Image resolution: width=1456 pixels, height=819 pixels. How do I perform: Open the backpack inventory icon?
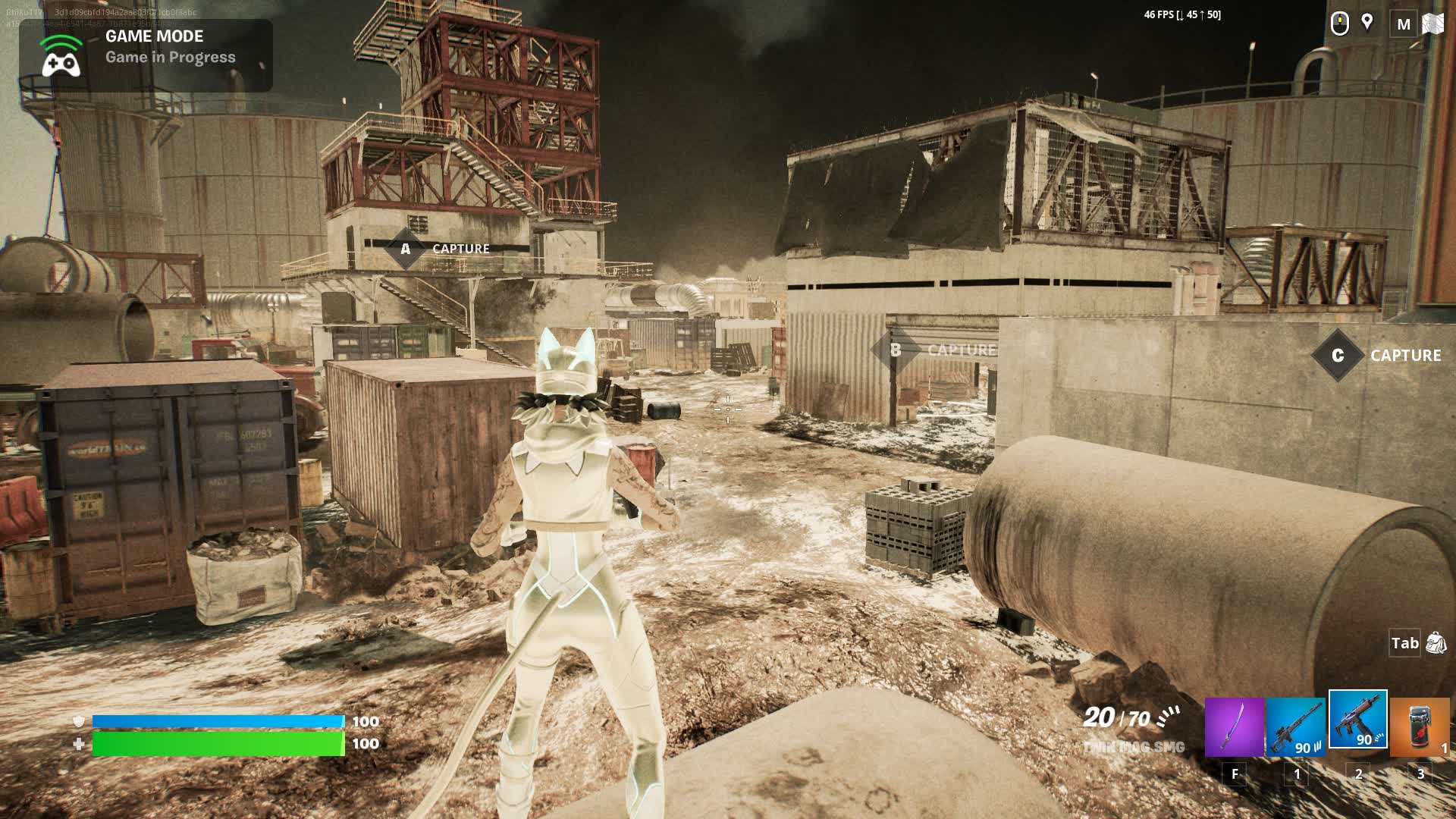1436,643
